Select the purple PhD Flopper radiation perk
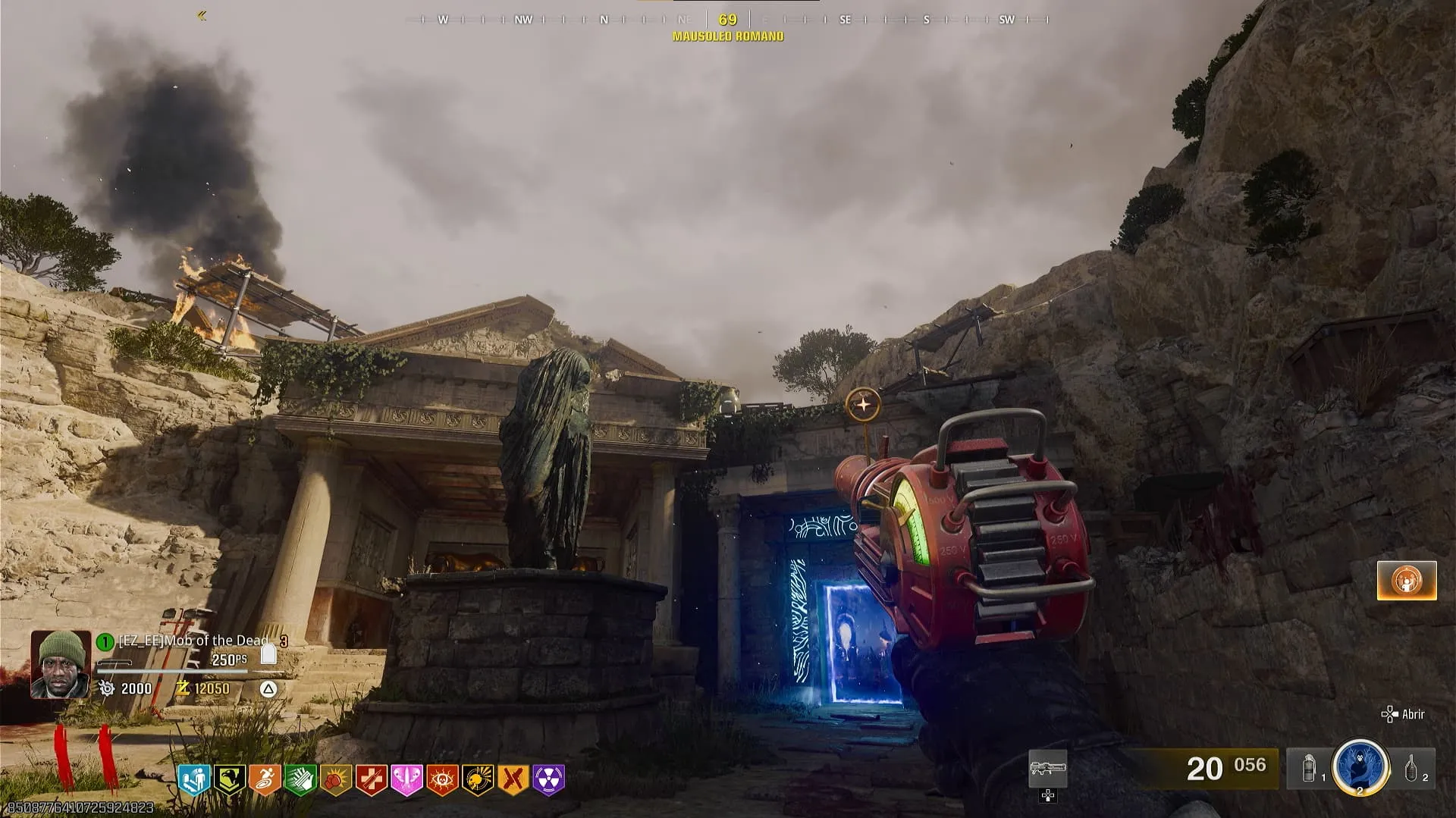 (x=549, y=779)
